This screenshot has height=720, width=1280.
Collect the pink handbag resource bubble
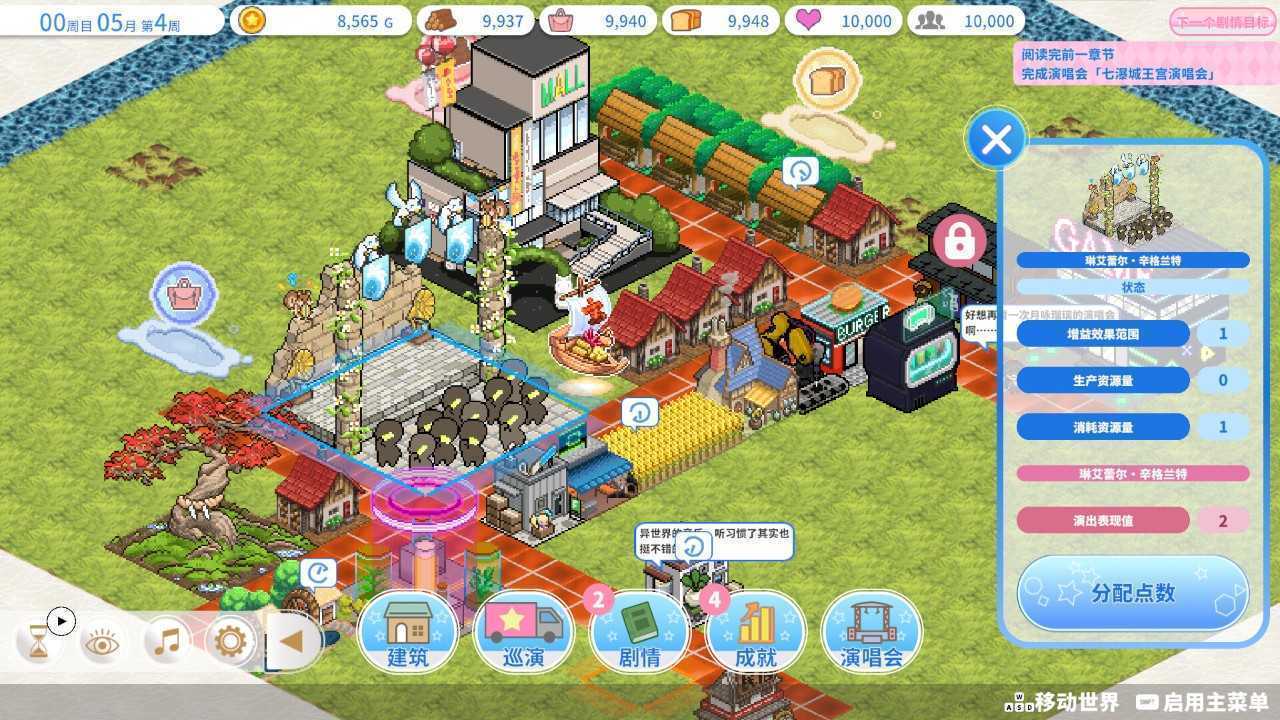[184, 294]
